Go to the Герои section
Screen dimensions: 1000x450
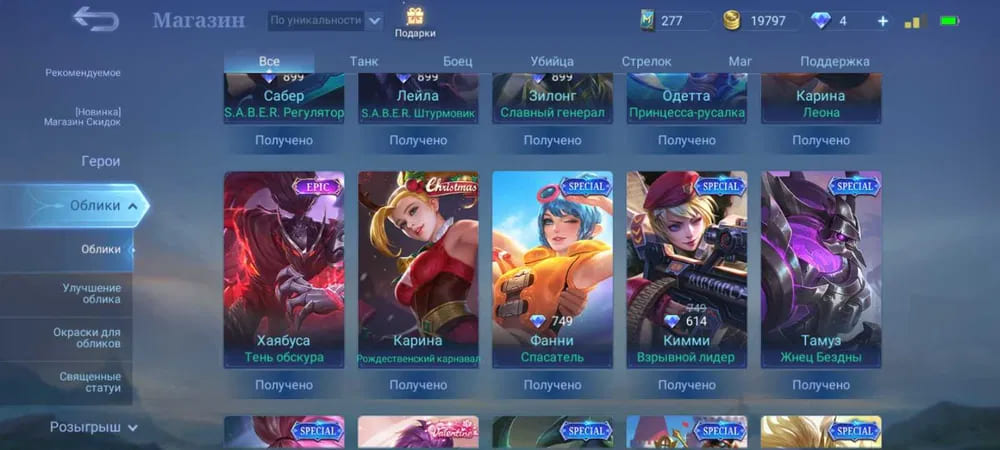click(100, 161)
